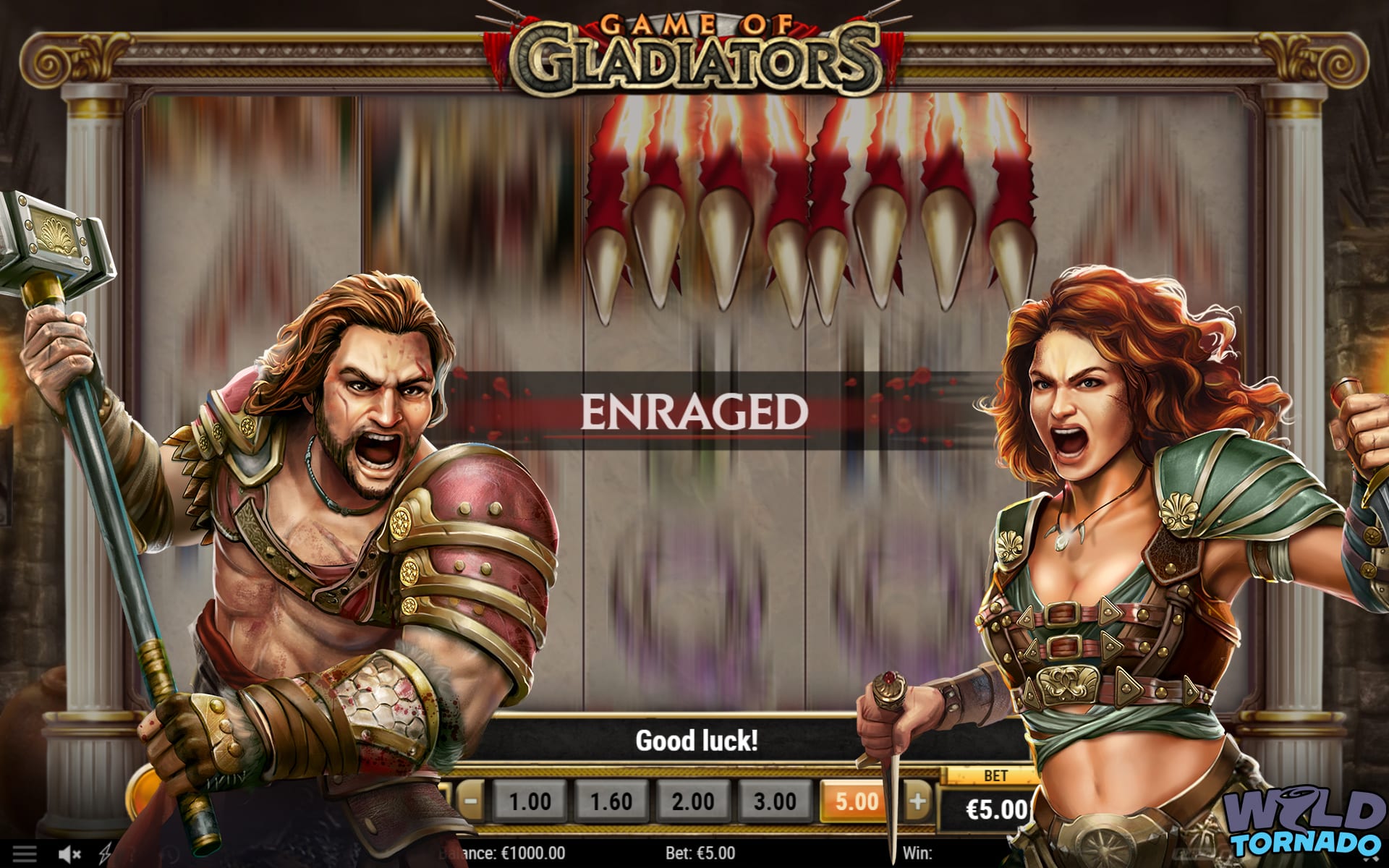Toggle the lightning bolt fast play
This screenshot has width=1389, height=868.
(x=105, y=854)
